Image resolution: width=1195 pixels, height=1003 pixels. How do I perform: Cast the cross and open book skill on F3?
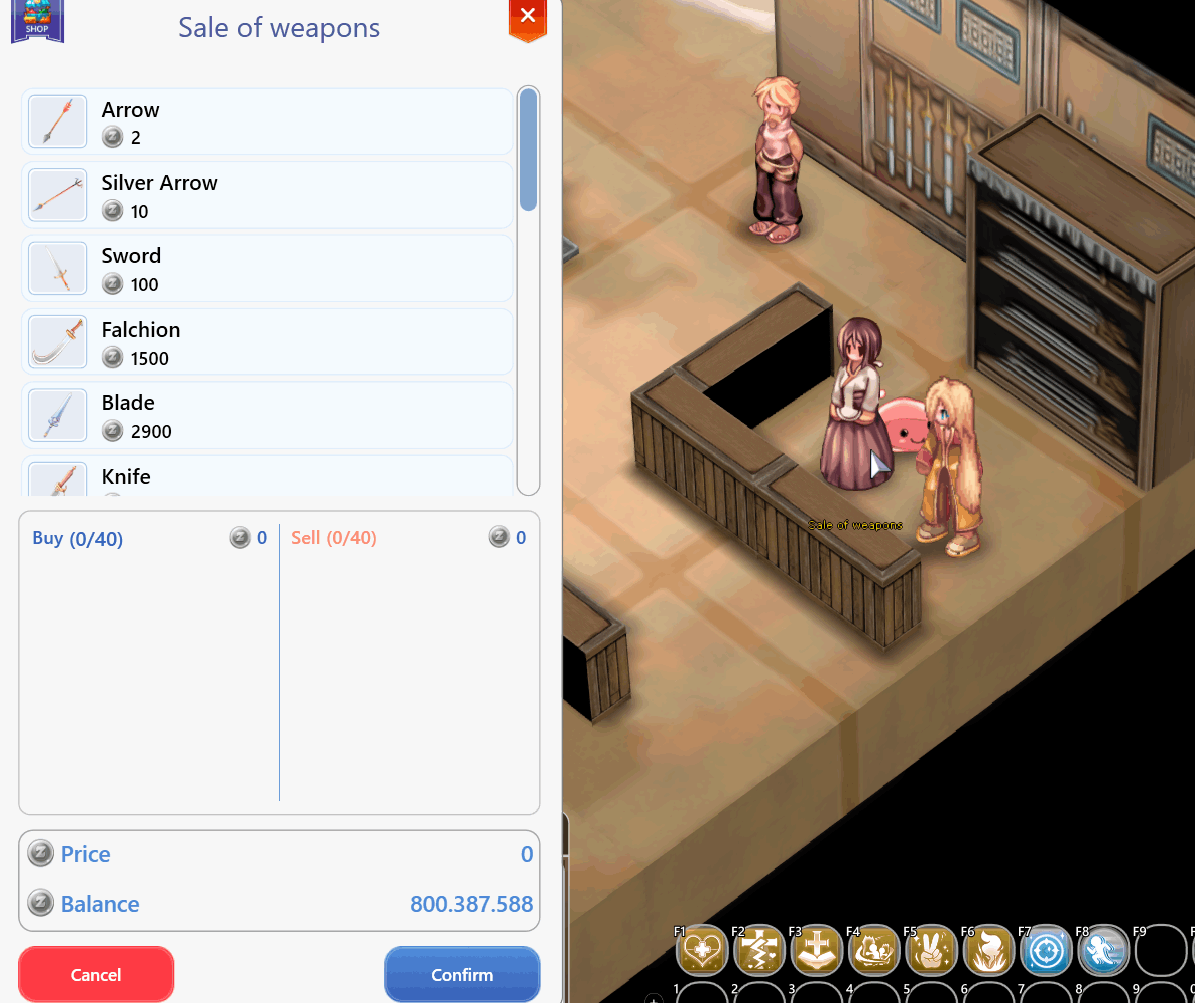817,950
